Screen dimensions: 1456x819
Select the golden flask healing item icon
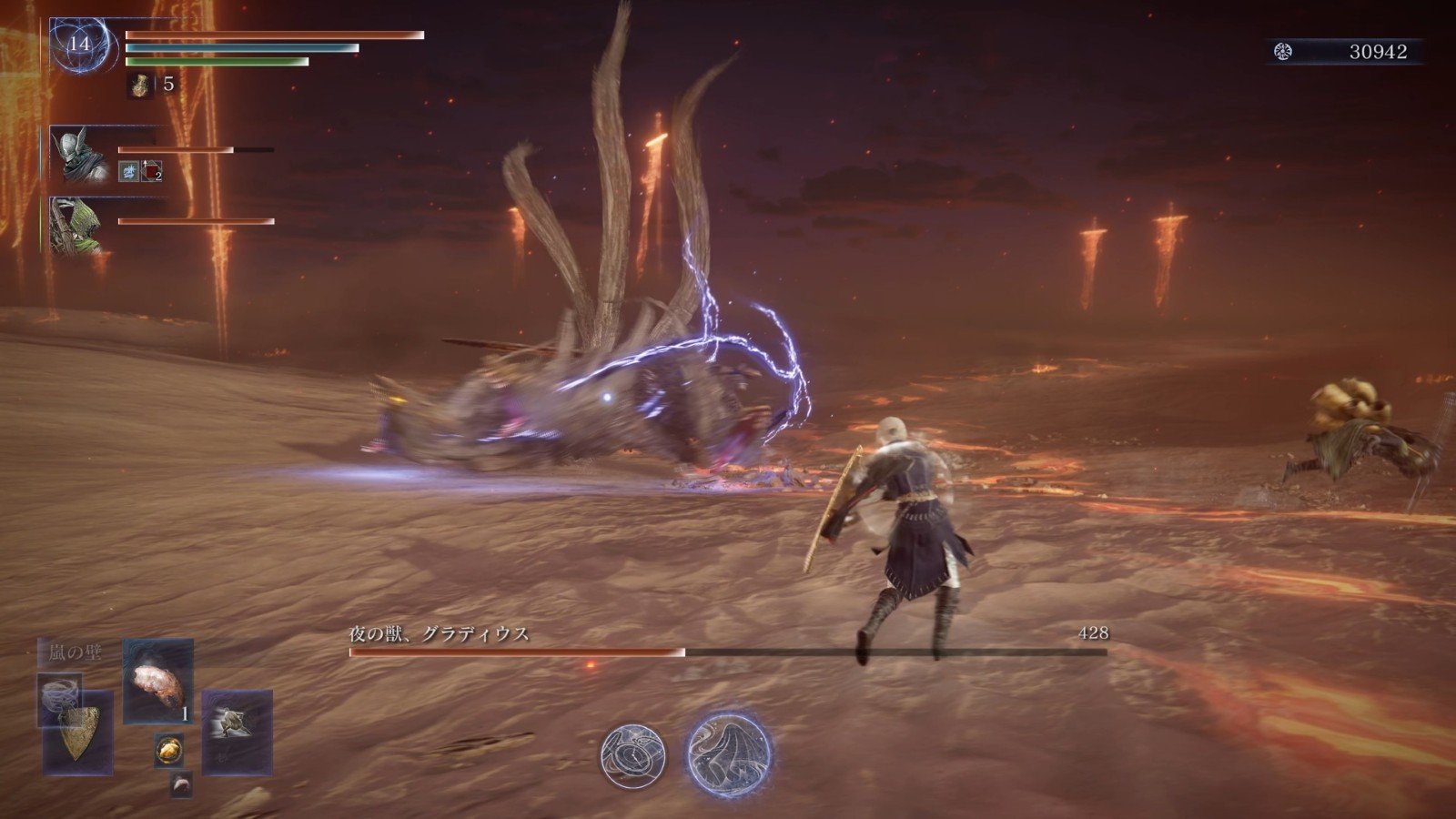point(140,86)
